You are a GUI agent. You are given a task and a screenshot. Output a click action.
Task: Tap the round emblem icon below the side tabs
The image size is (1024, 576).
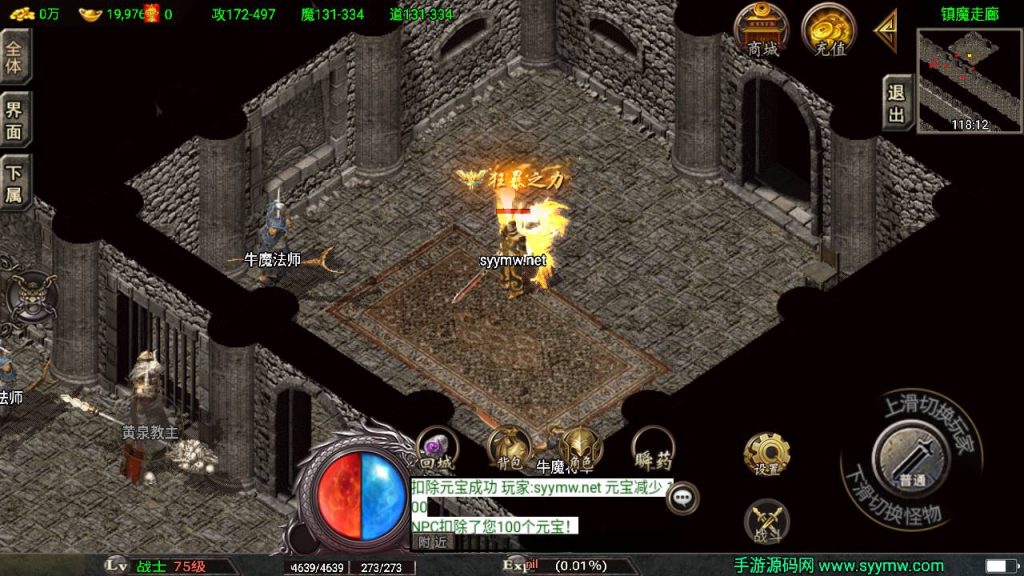[25, 295]
